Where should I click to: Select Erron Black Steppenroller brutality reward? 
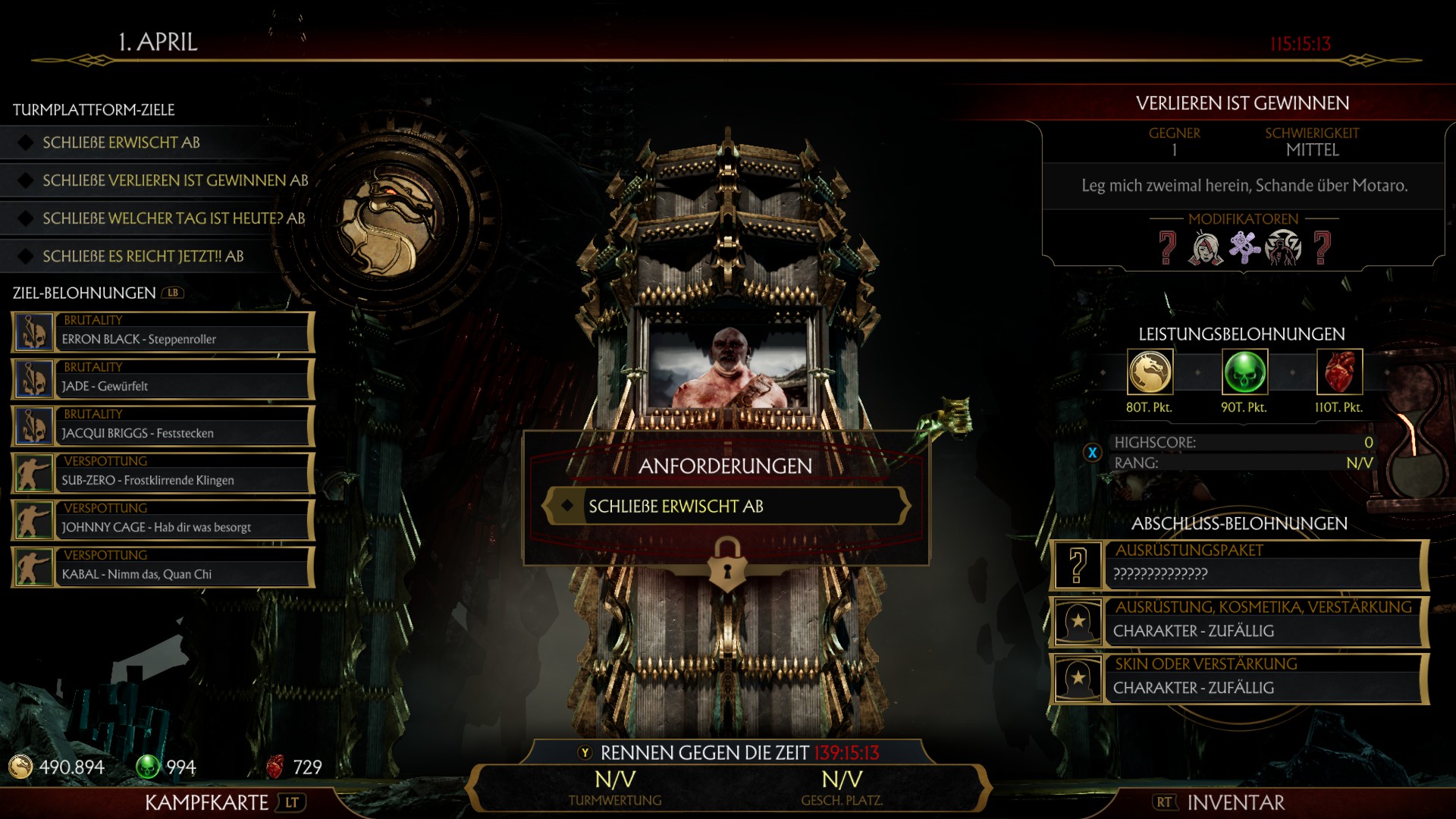[x=163, y=332]
